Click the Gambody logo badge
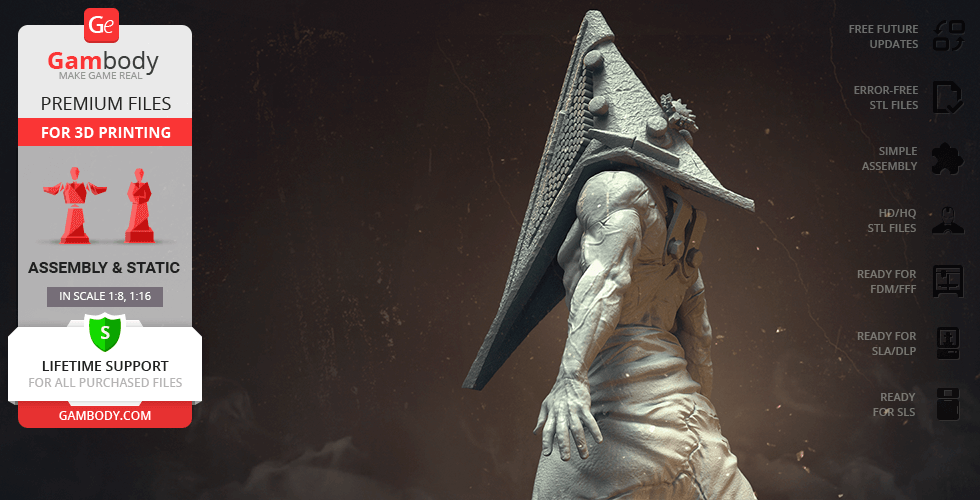This screenshot has width=980, height=500. 103,24
